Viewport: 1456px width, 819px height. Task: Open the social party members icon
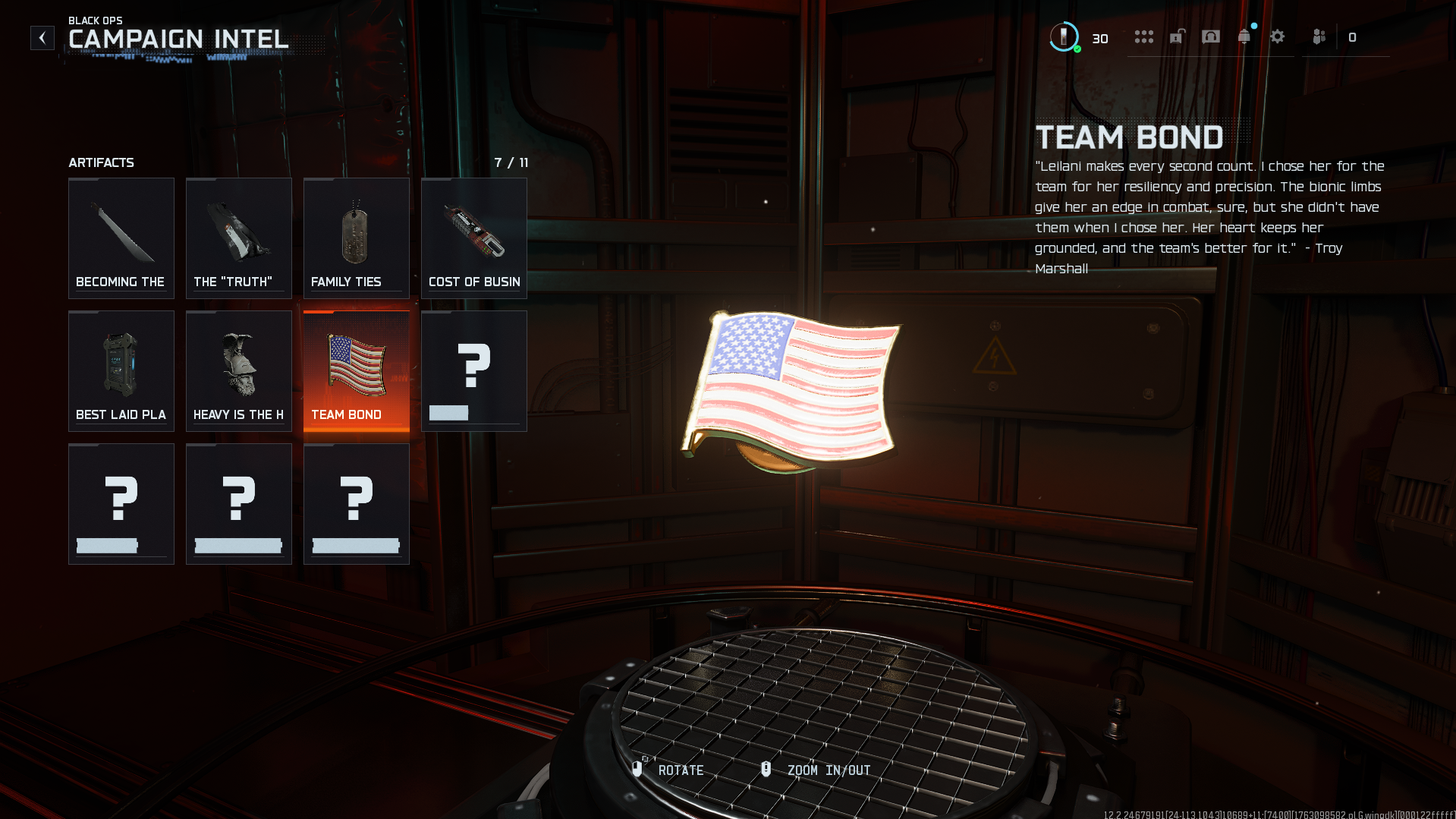coord(1319,37)
